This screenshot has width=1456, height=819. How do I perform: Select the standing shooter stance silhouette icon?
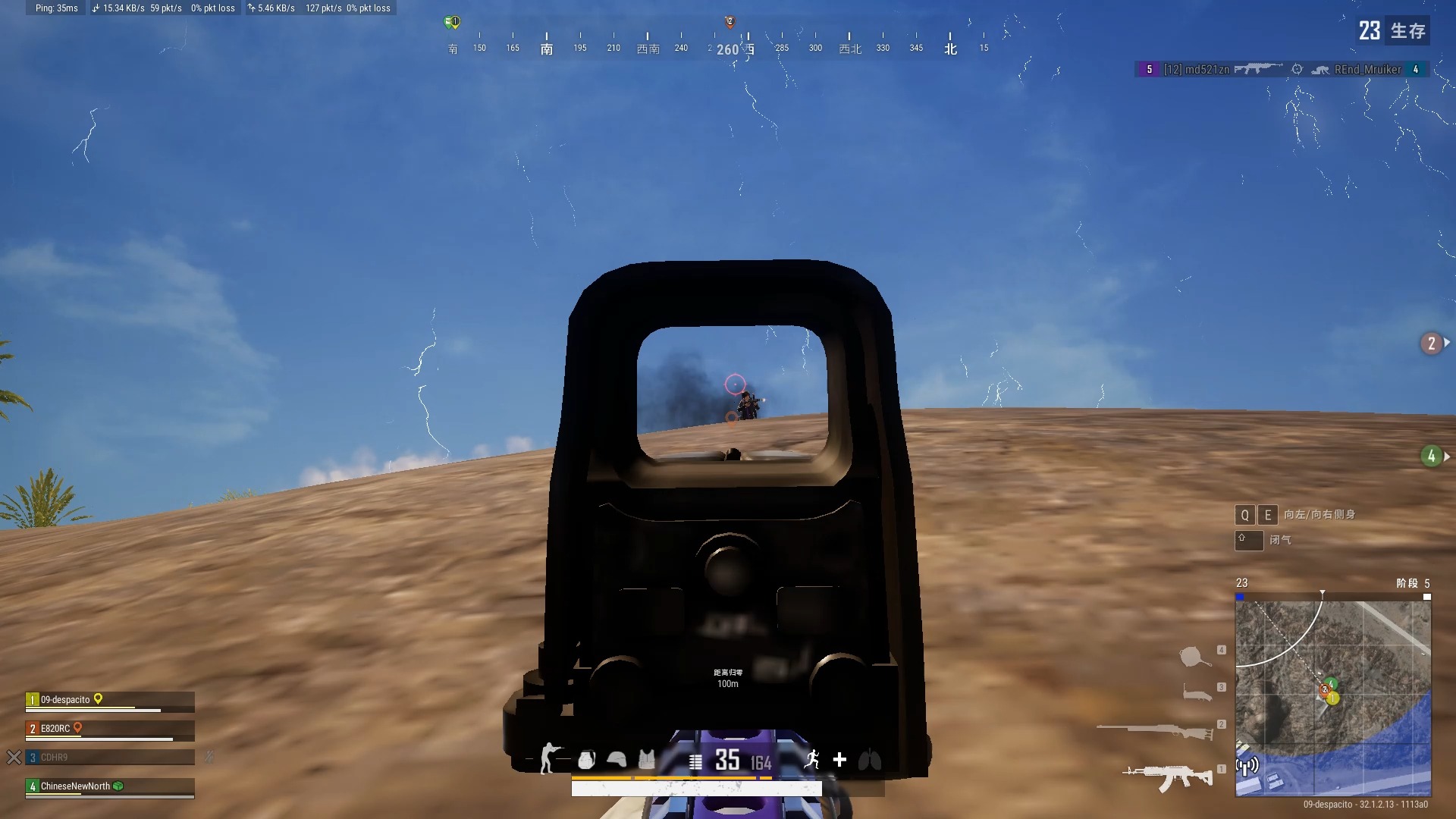coord(548,760)
